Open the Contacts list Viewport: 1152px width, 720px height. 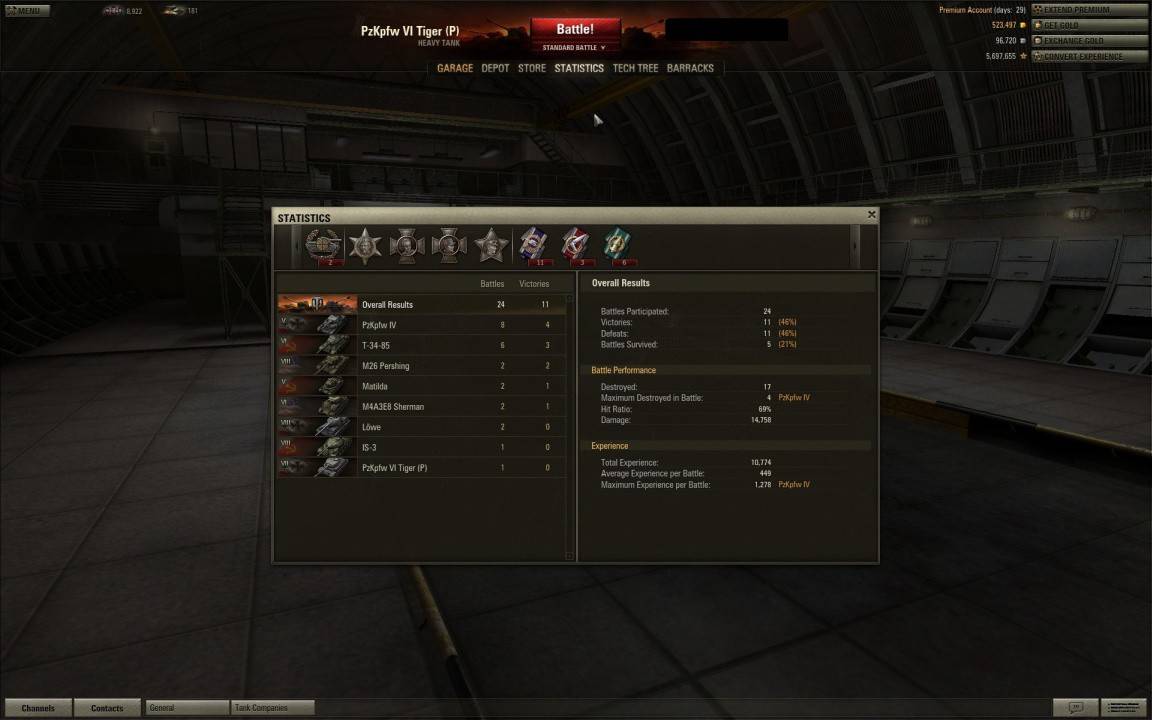click(x=107, y=708)
